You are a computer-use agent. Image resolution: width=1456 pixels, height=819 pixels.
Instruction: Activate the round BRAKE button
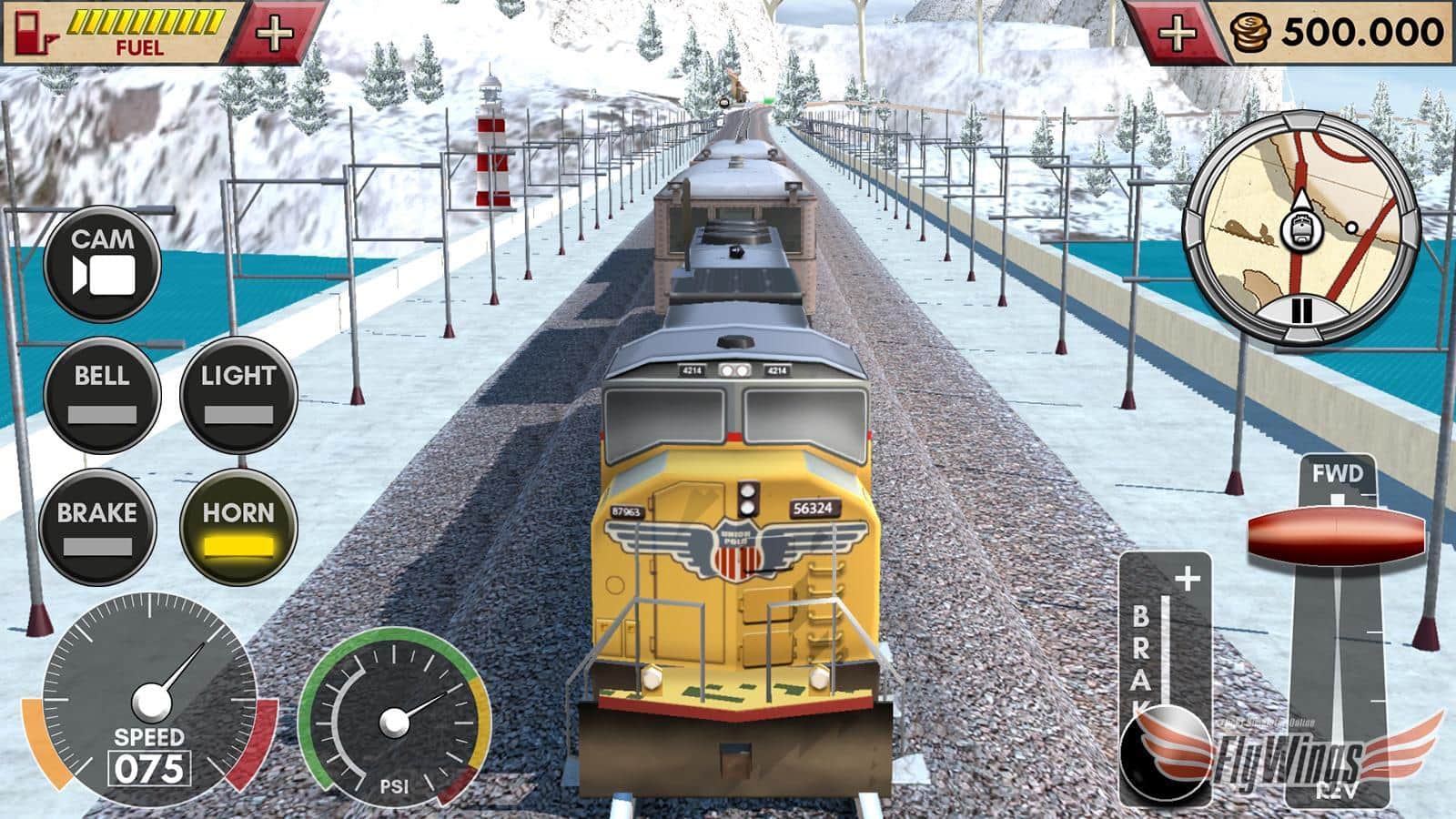(97, 528)
